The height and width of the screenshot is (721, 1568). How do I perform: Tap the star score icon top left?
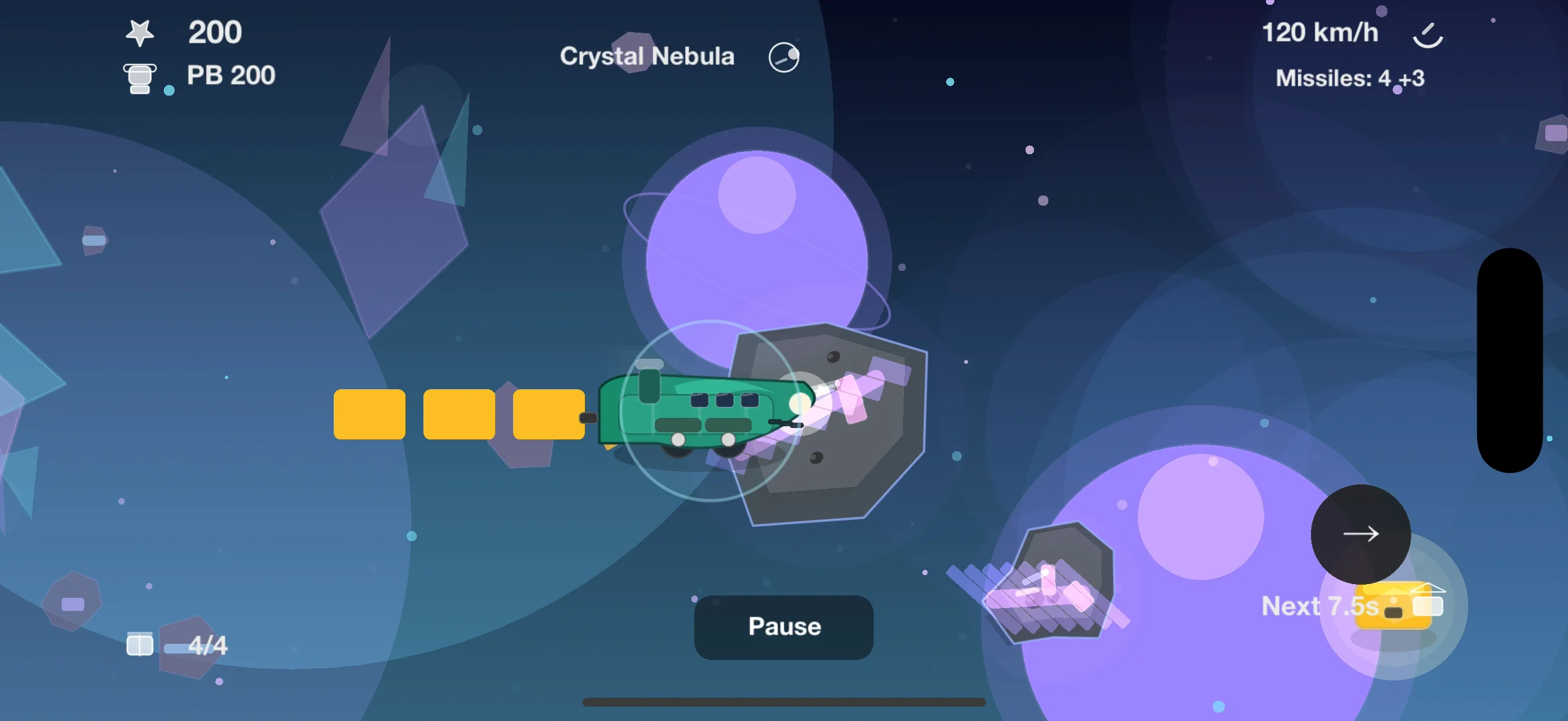(141, 32)
